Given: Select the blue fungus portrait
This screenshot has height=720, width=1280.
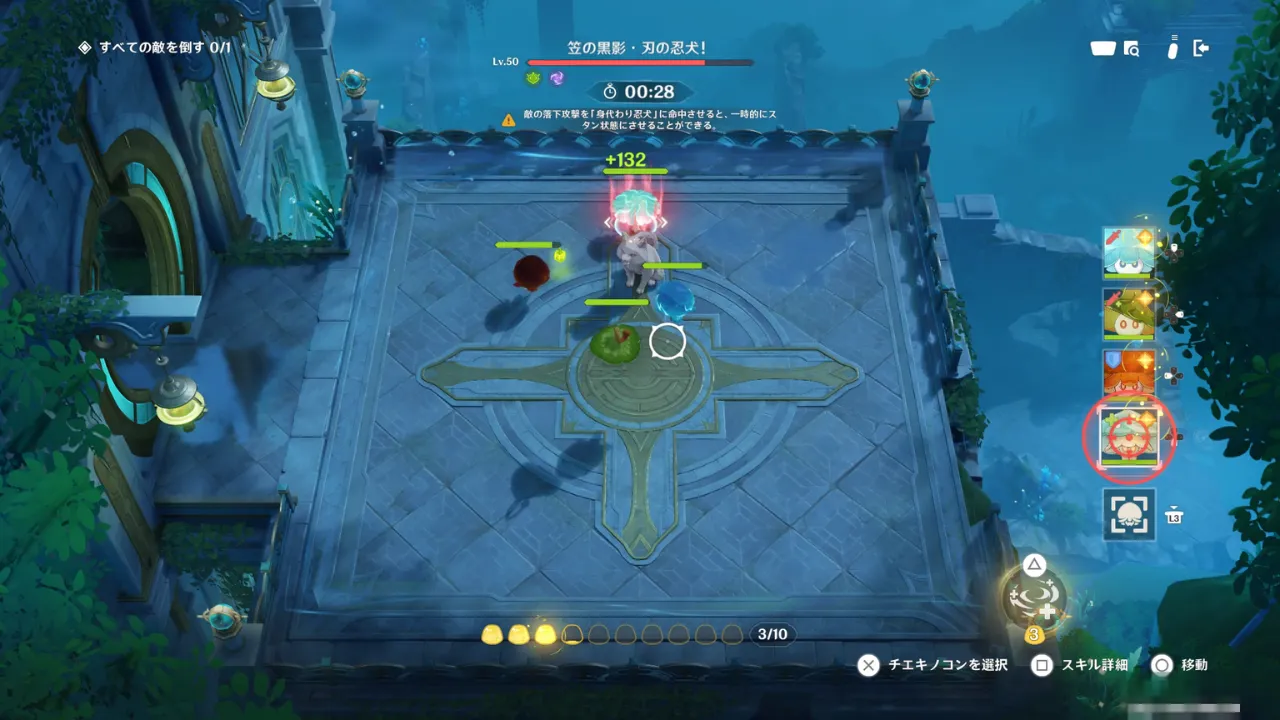Looking at the screenshot, I should [x=1129, y=254].
